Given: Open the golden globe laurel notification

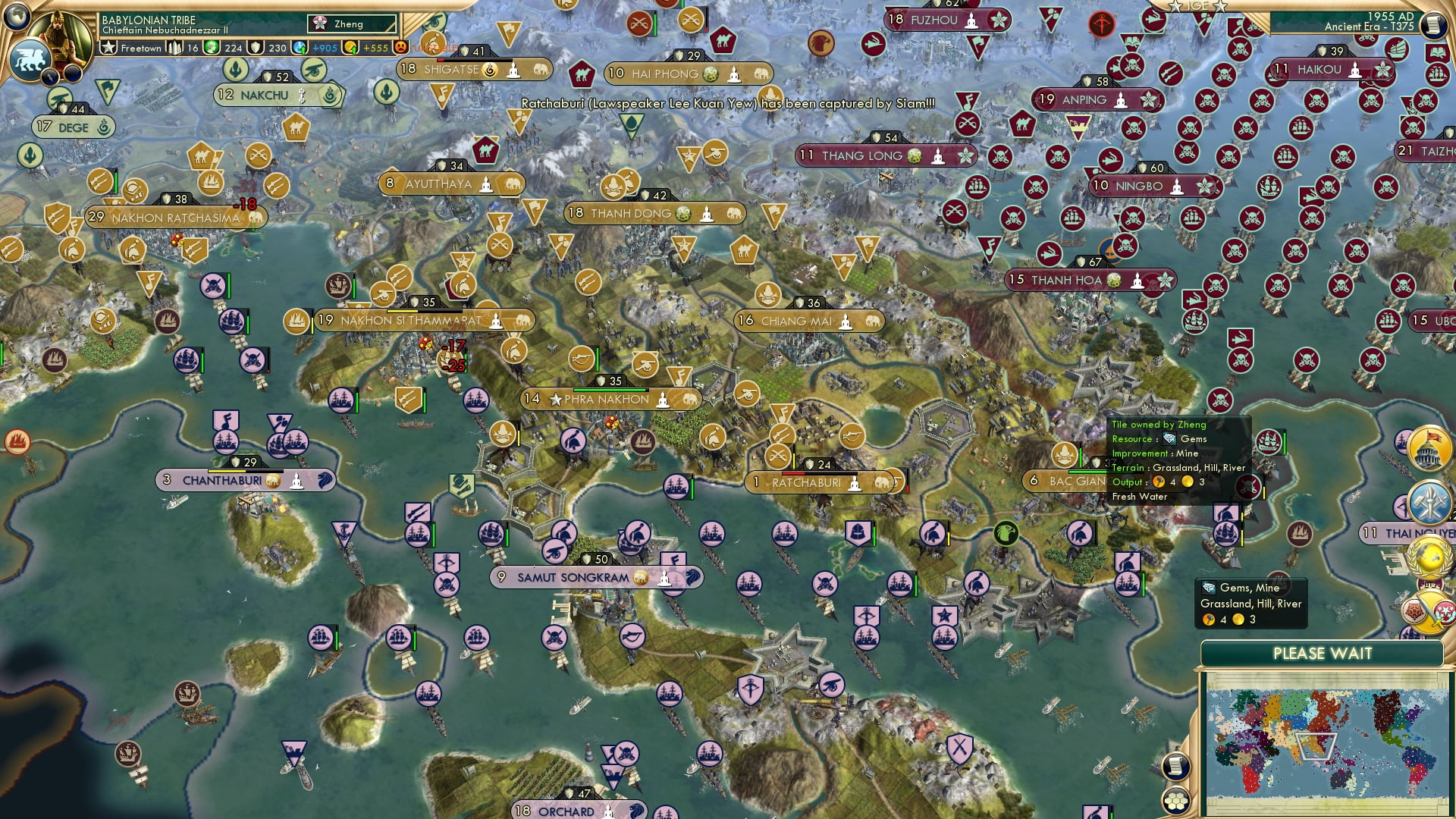Looking at the screenshot, I should (x=1429, y=557).
